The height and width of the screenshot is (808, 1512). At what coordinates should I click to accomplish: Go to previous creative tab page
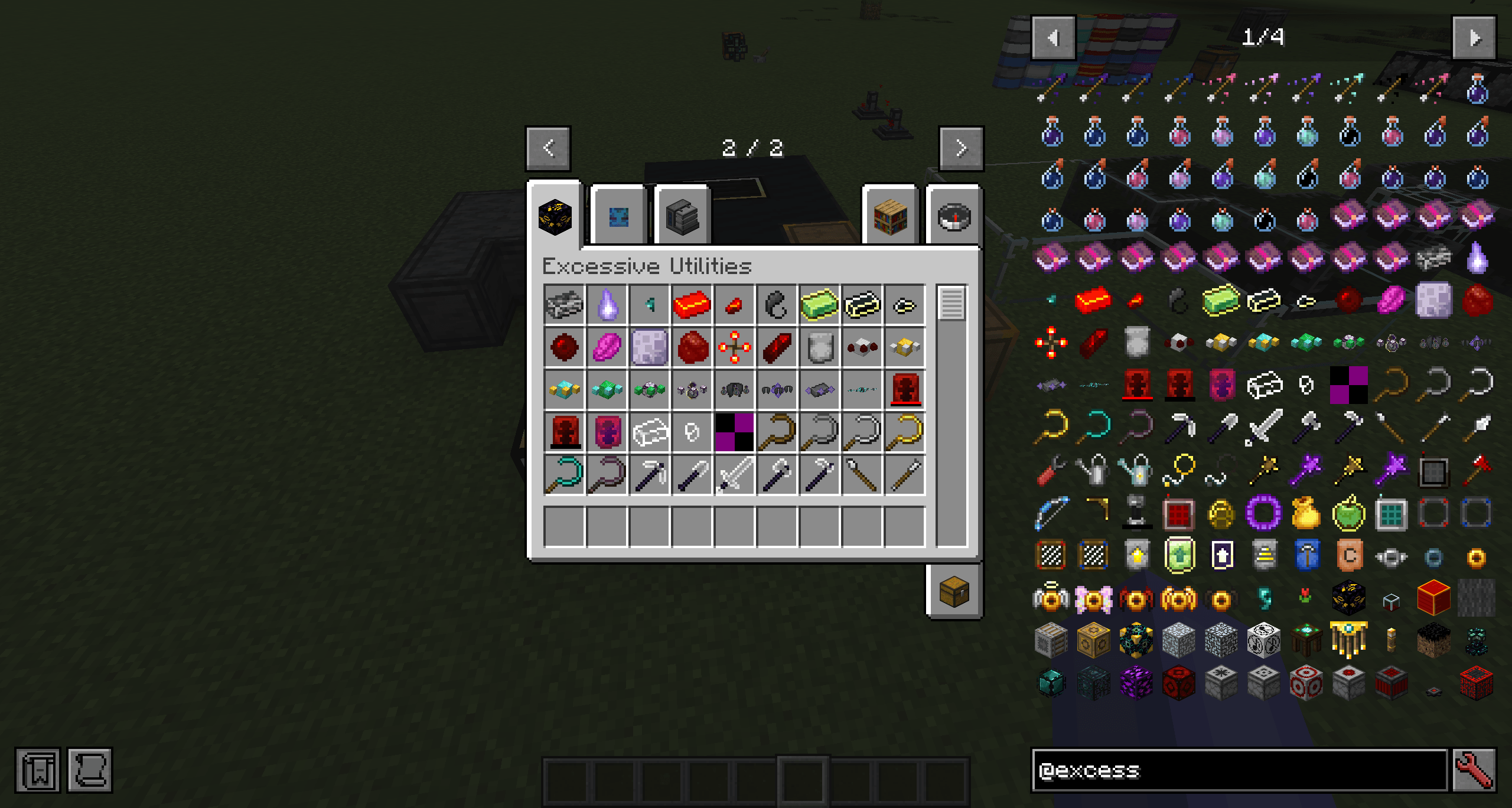coord(548,148)
